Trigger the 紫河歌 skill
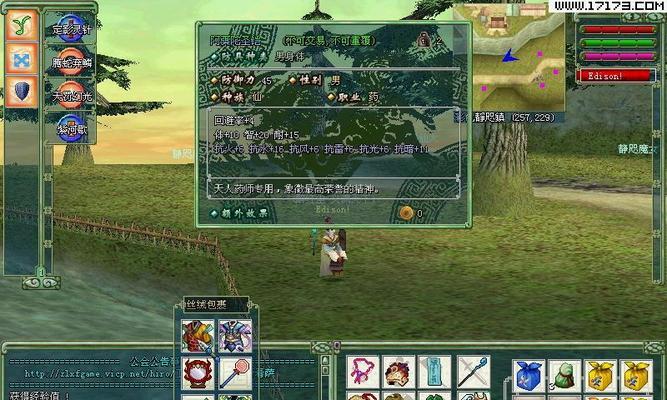 72,127
